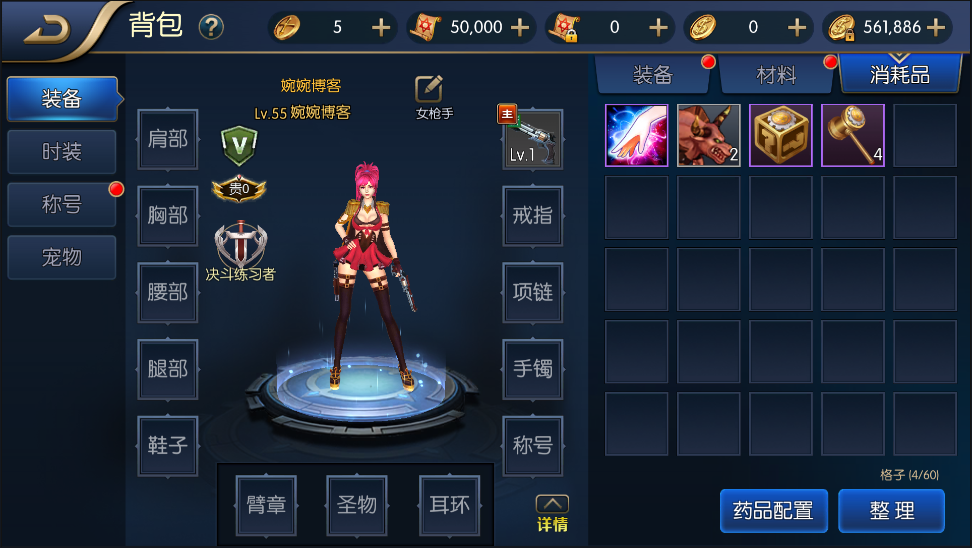972x548 pixels.
Task: Expand character 详情 details
Action: pos(552,513)
